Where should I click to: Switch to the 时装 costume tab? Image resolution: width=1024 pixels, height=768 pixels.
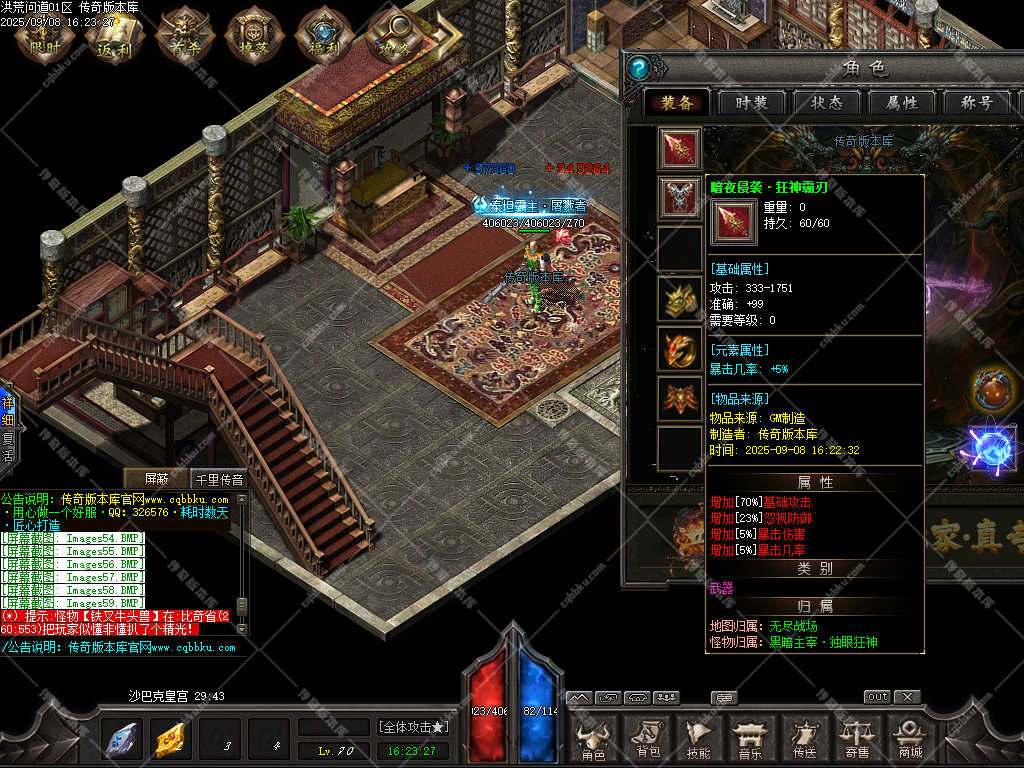tap(752, 103)
